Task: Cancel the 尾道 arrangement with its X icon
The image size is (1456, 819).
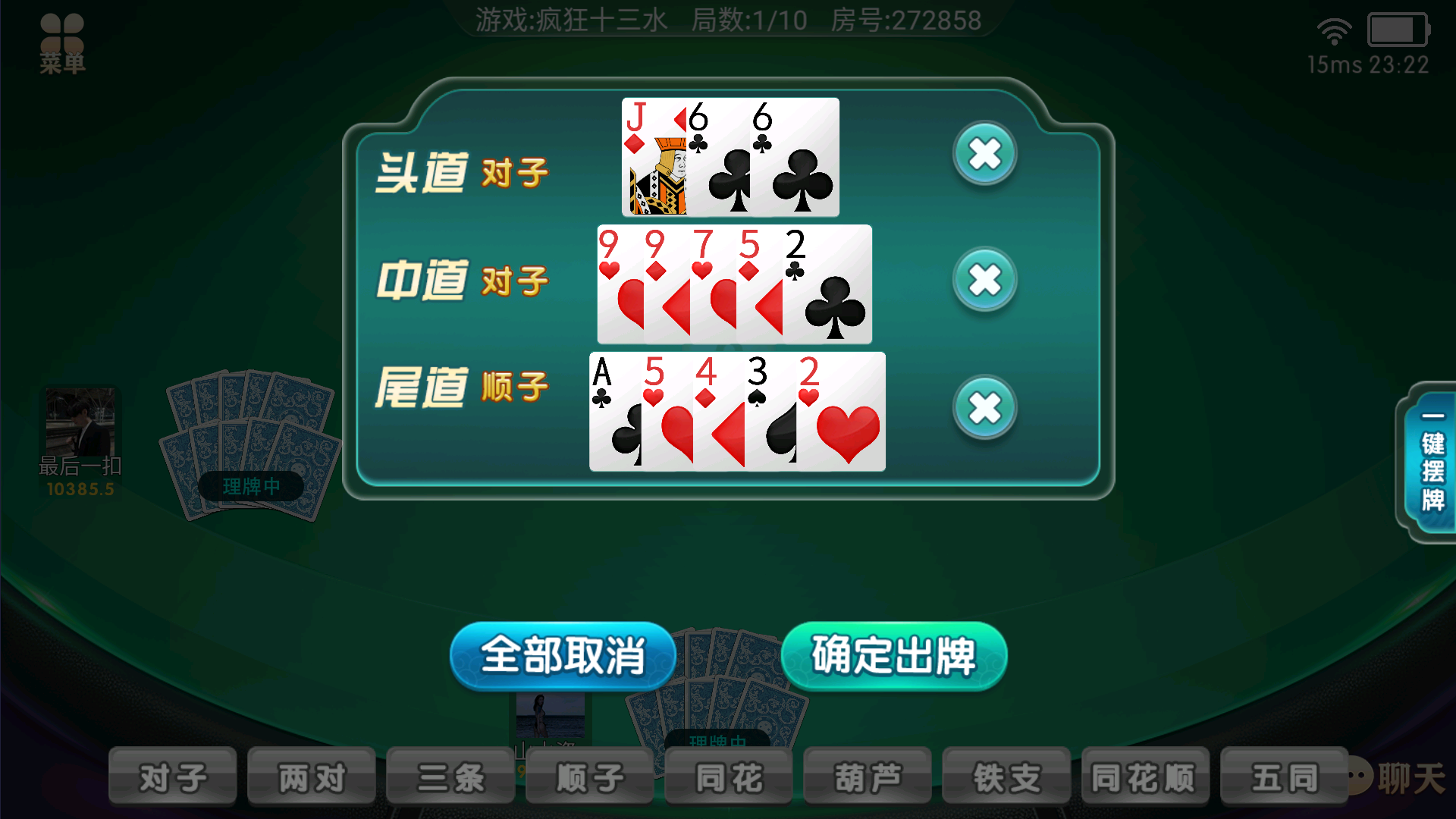Action: [x=984, y=407]
